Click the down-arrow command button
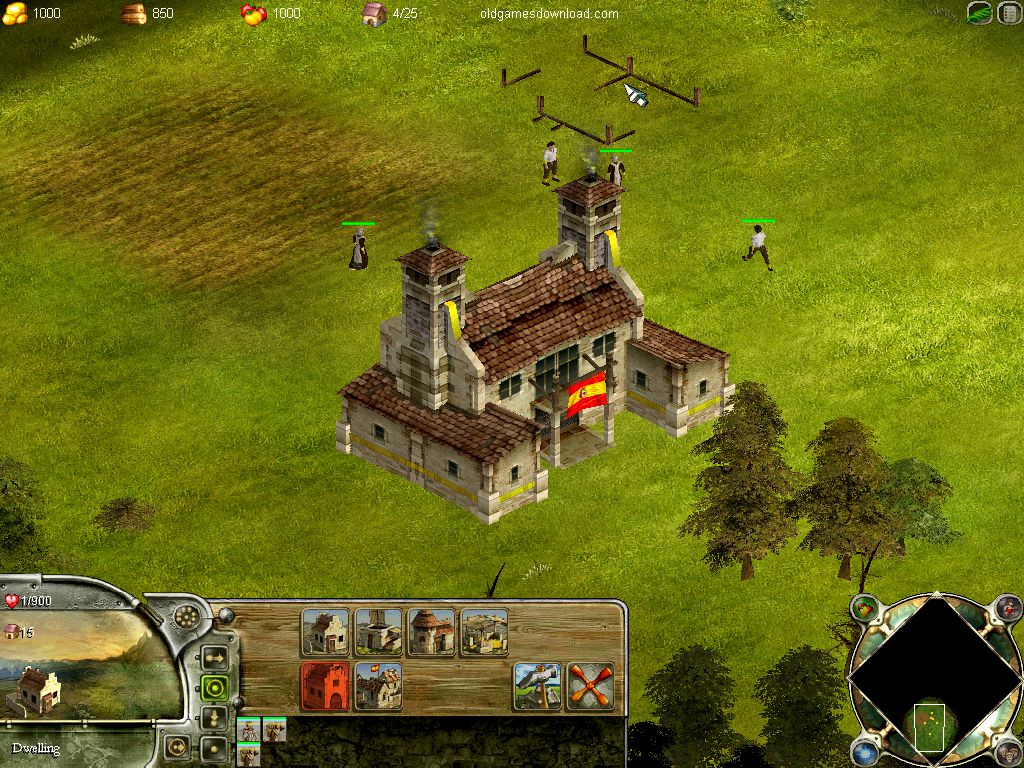The width and height of the screenshot is (1024, 768). (x=213, y=718)
